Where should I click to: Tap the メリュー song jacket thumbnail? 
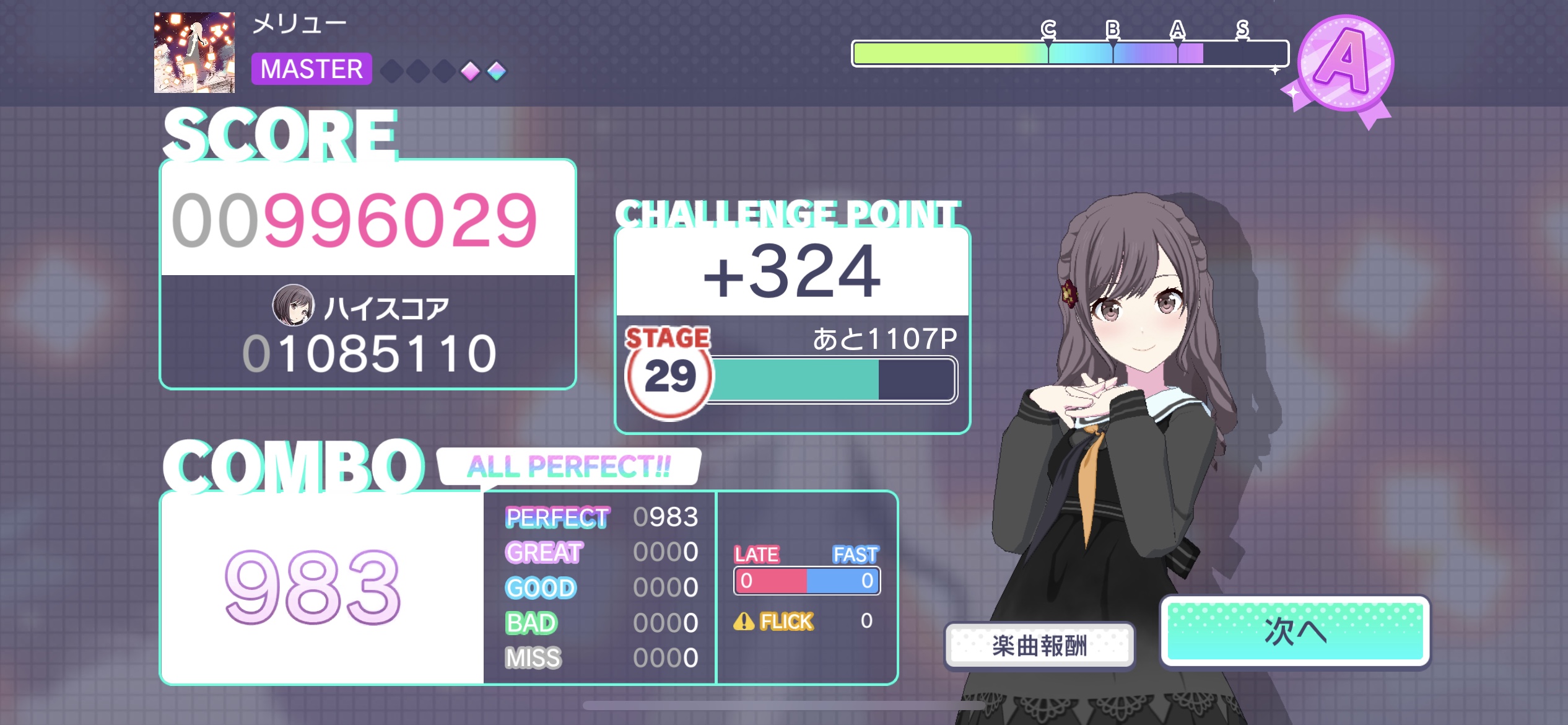(x=194, y=53)
